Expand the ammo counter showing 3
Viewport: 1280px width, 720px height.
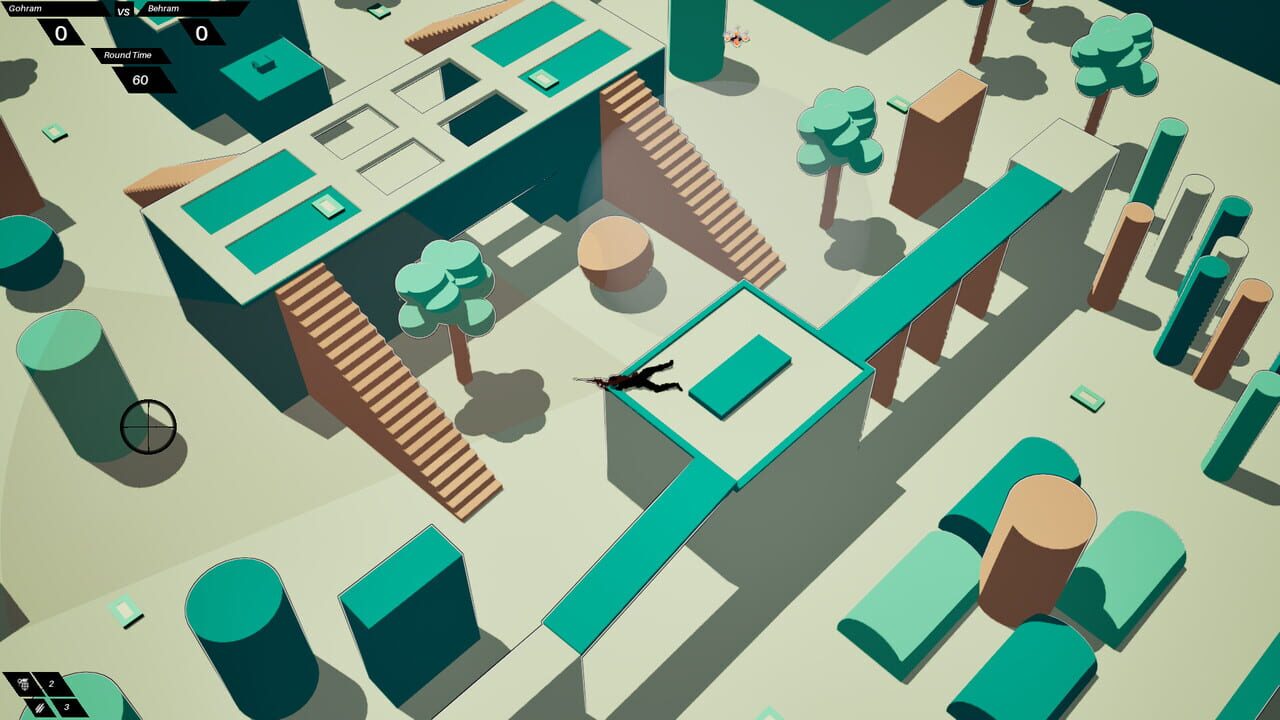coord(67,709)
